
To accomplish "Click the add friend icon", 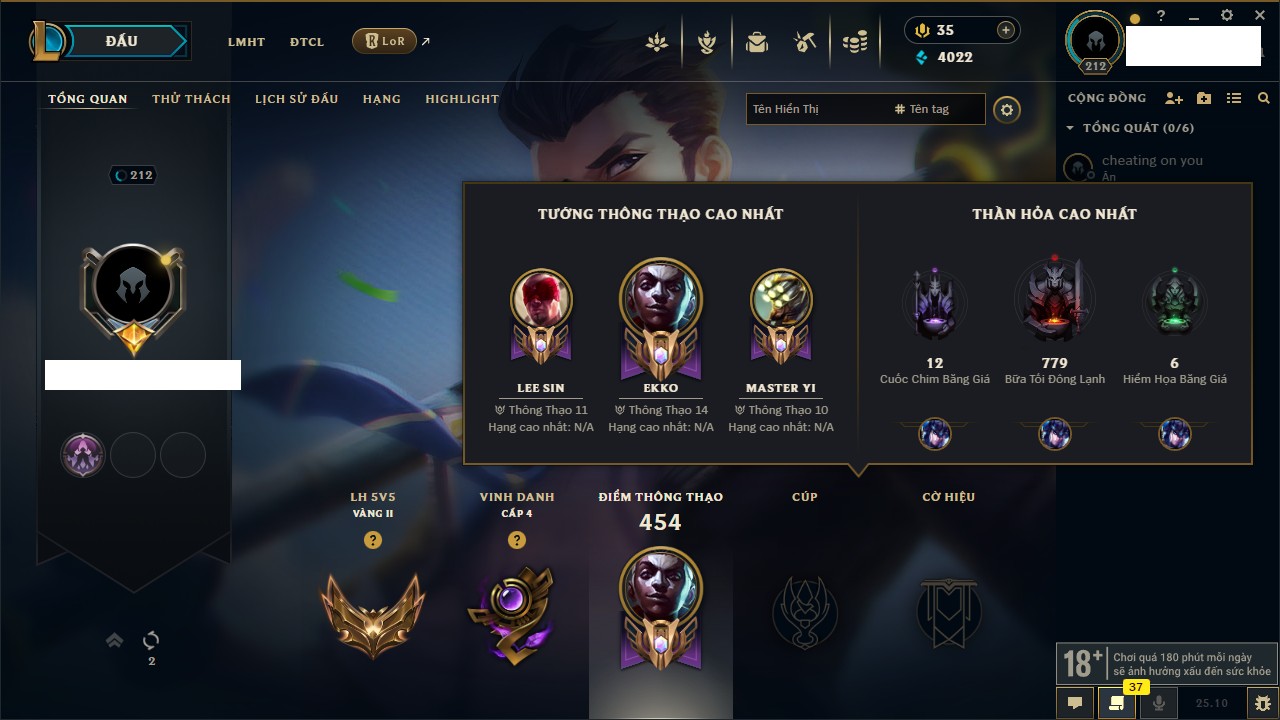I will (1174, 98).
